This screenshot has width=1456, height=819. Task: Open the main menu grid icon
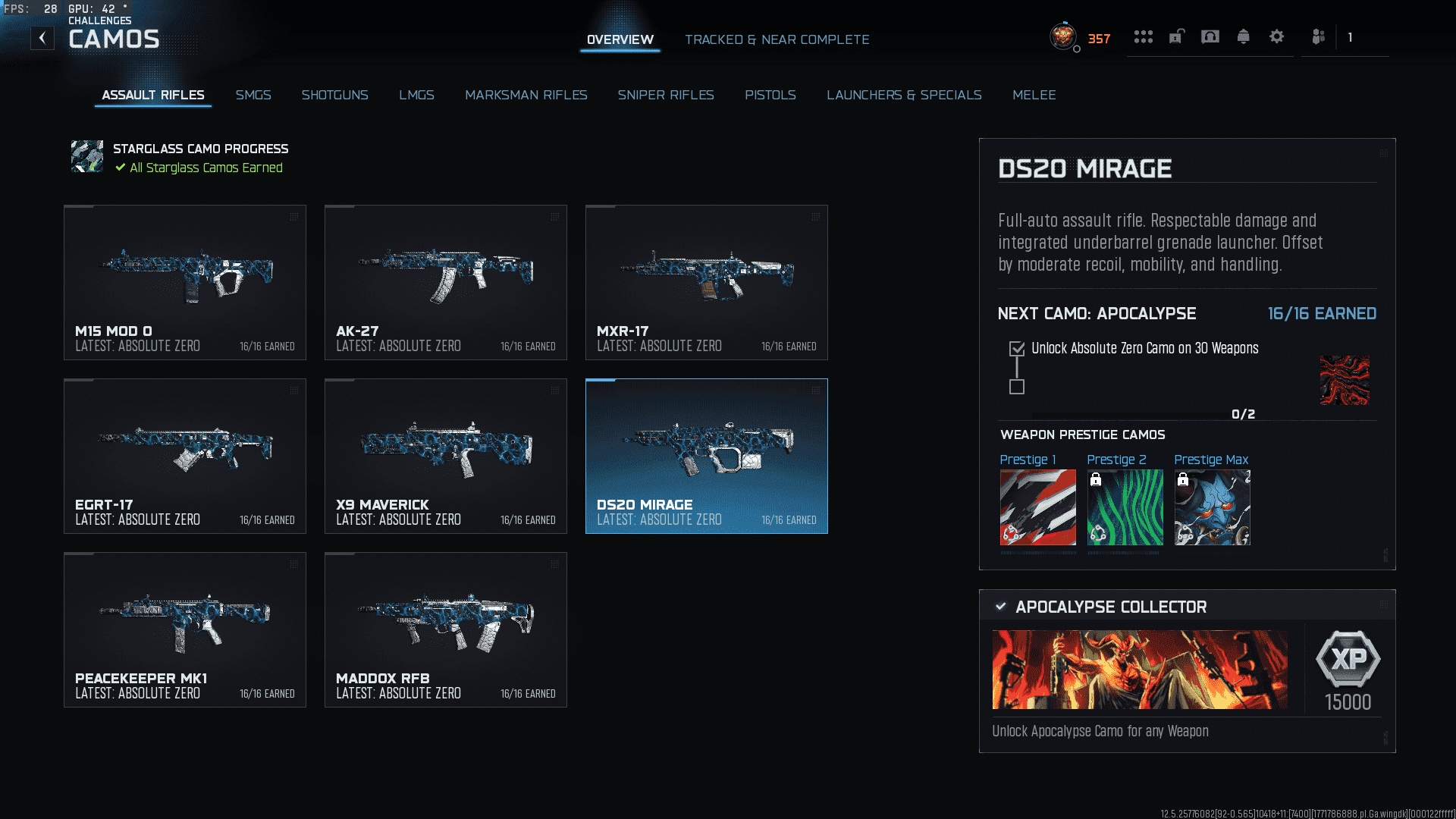click(x=1143, y=36)
